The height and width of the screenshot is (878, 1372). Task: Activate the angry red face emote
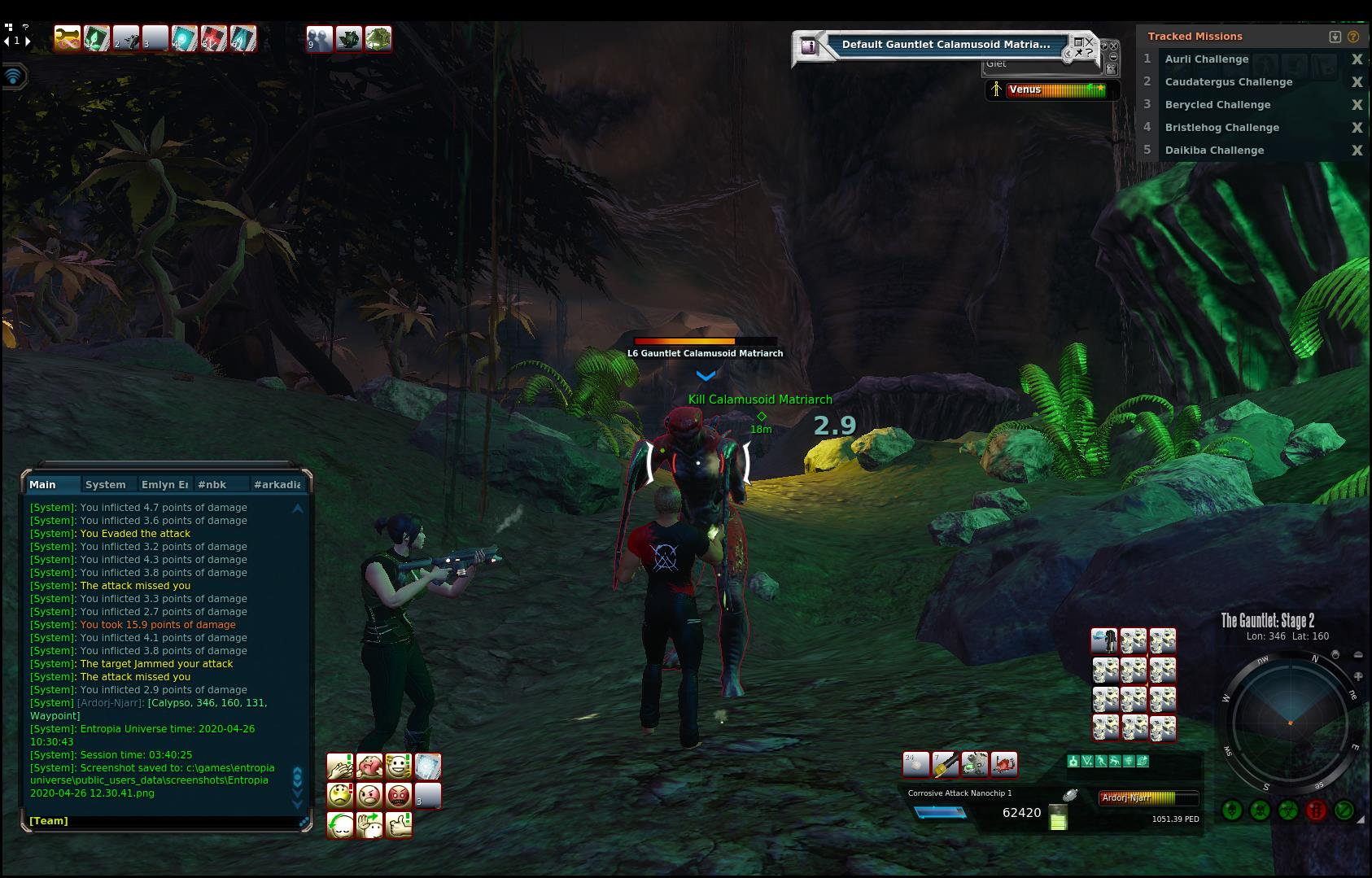(399, 795)
